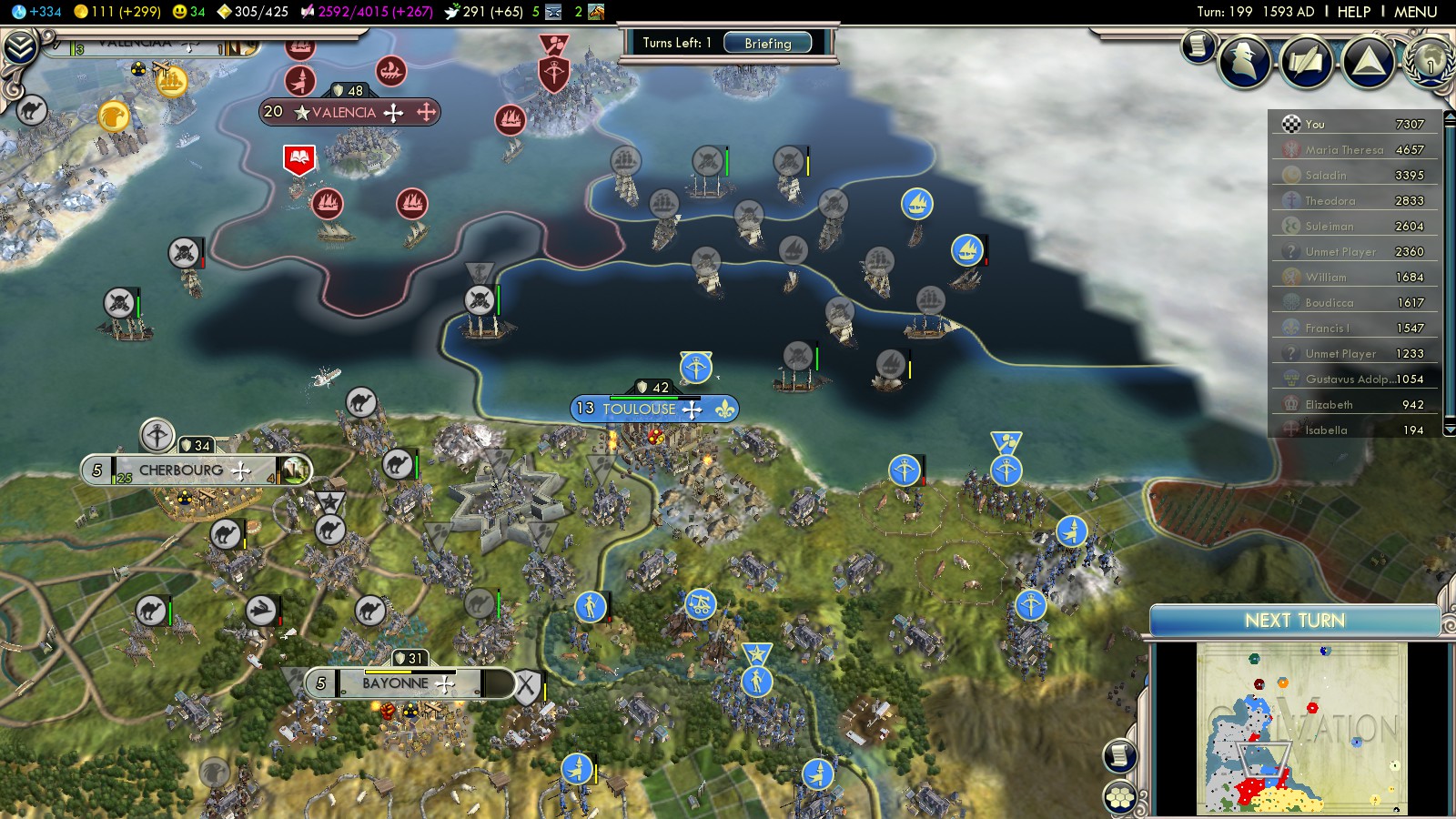Open the espionage spy overview icon

coord(1244,62)
